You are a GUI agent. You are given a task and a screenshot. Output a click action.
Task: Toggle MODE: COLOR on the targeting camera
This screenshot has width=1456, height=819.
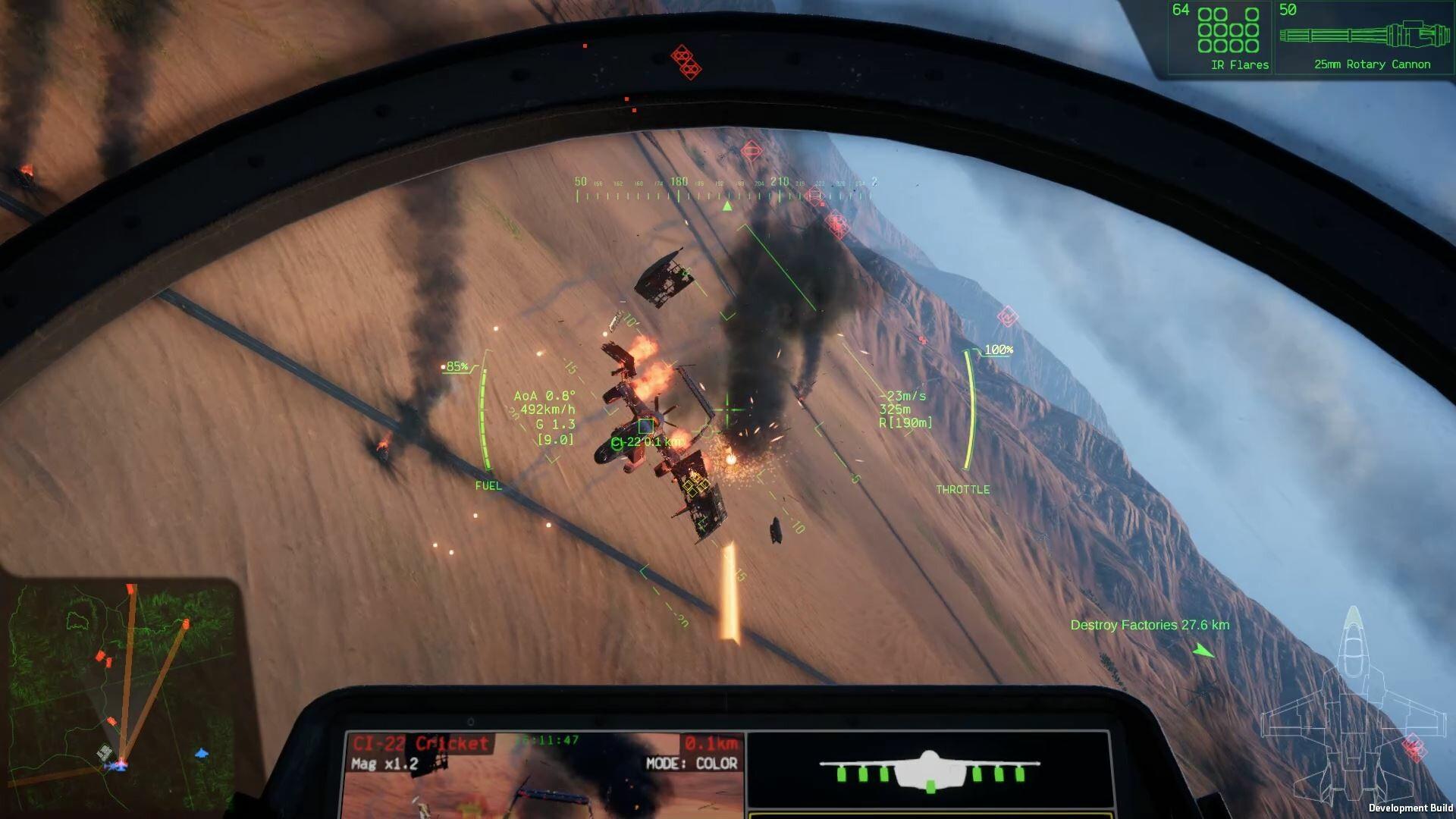pos(692,763)
